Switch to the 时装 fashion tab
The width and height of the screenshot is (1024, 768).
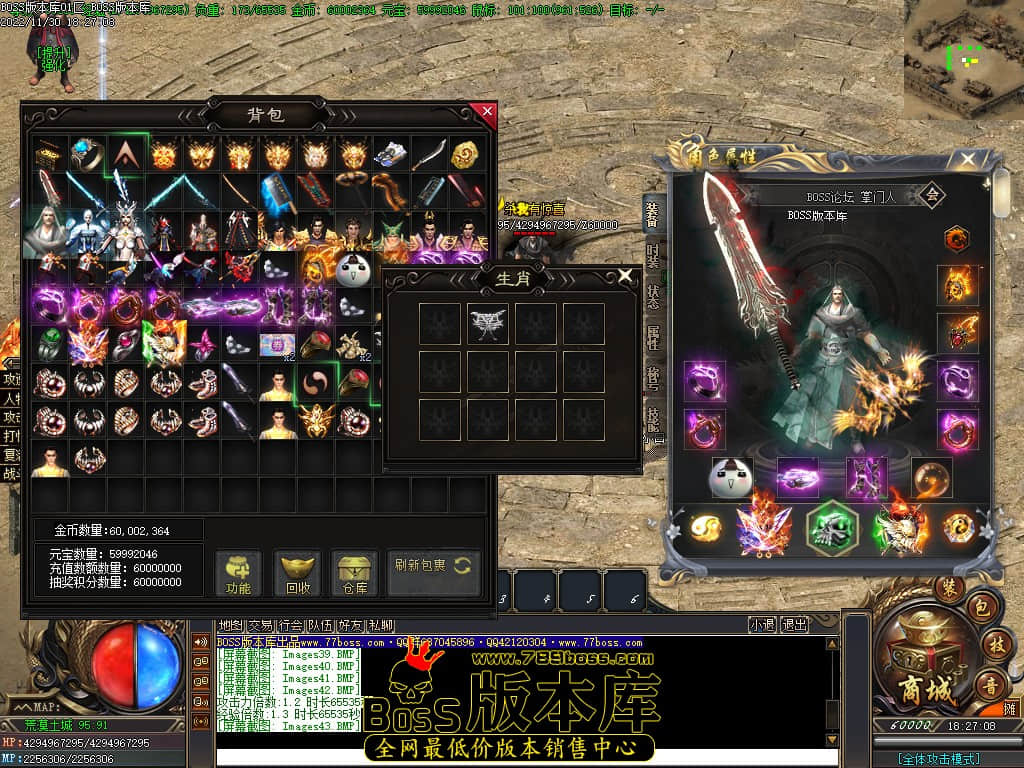pos(652,254)
